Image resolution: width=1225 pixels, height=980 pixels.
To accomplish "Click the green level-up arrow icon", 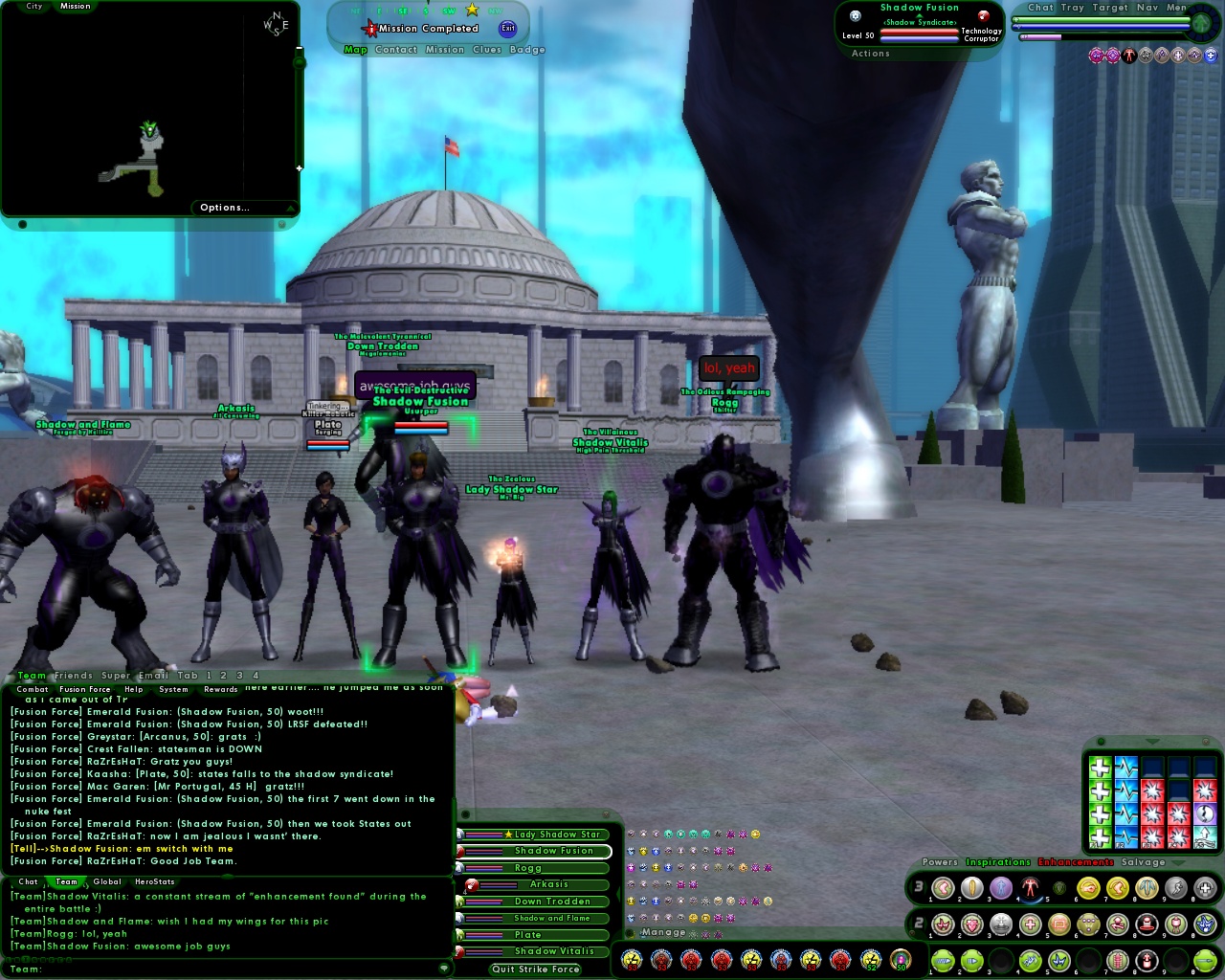I will tap(1201, 23).
